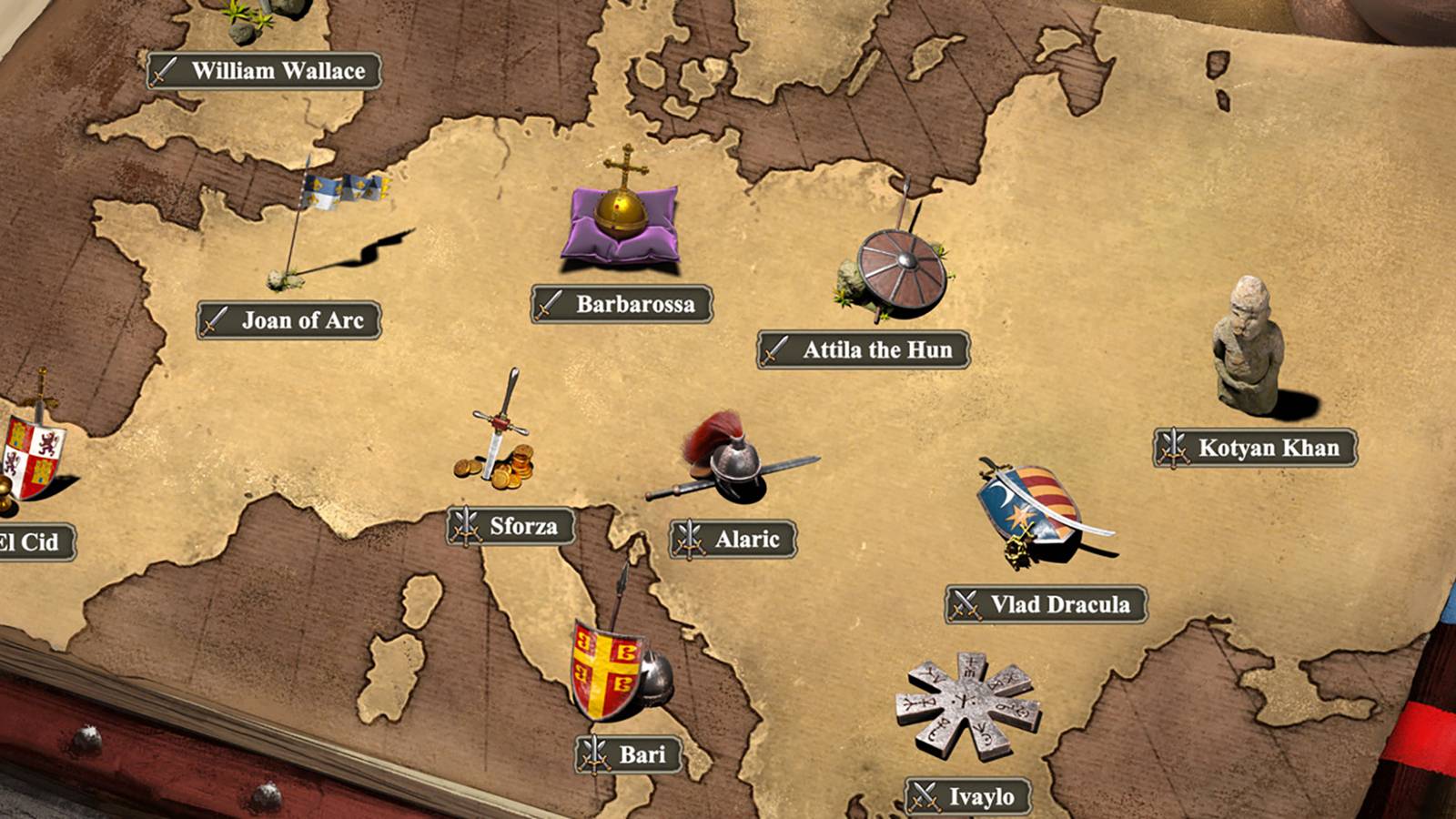This screenshot has width=1456, height=819.
Task: Open the William Wallace campaign
Action: (x=262, y=68)
